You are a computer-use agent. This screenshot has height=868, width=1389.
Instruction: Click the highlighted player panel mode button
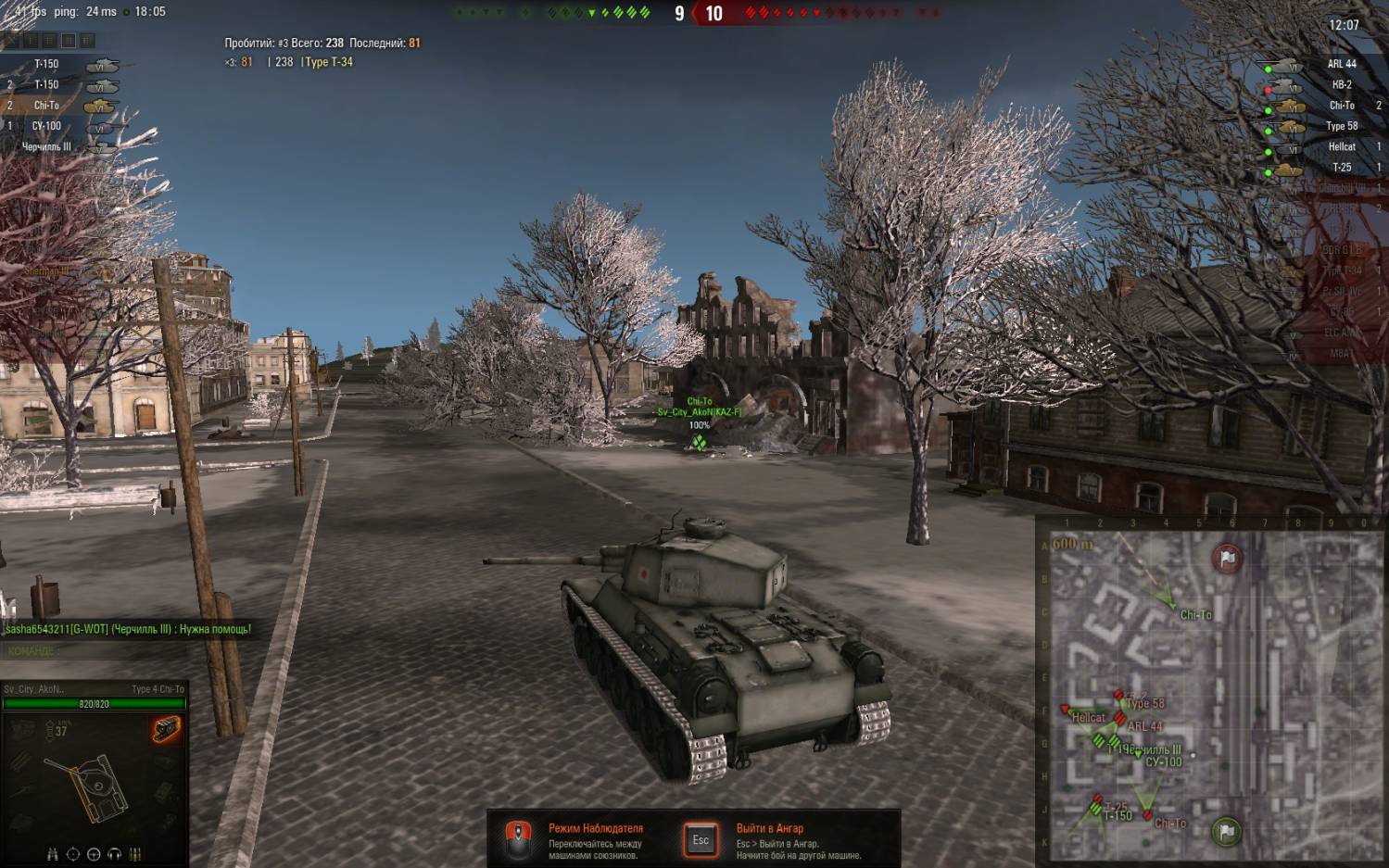click(68, 41)
